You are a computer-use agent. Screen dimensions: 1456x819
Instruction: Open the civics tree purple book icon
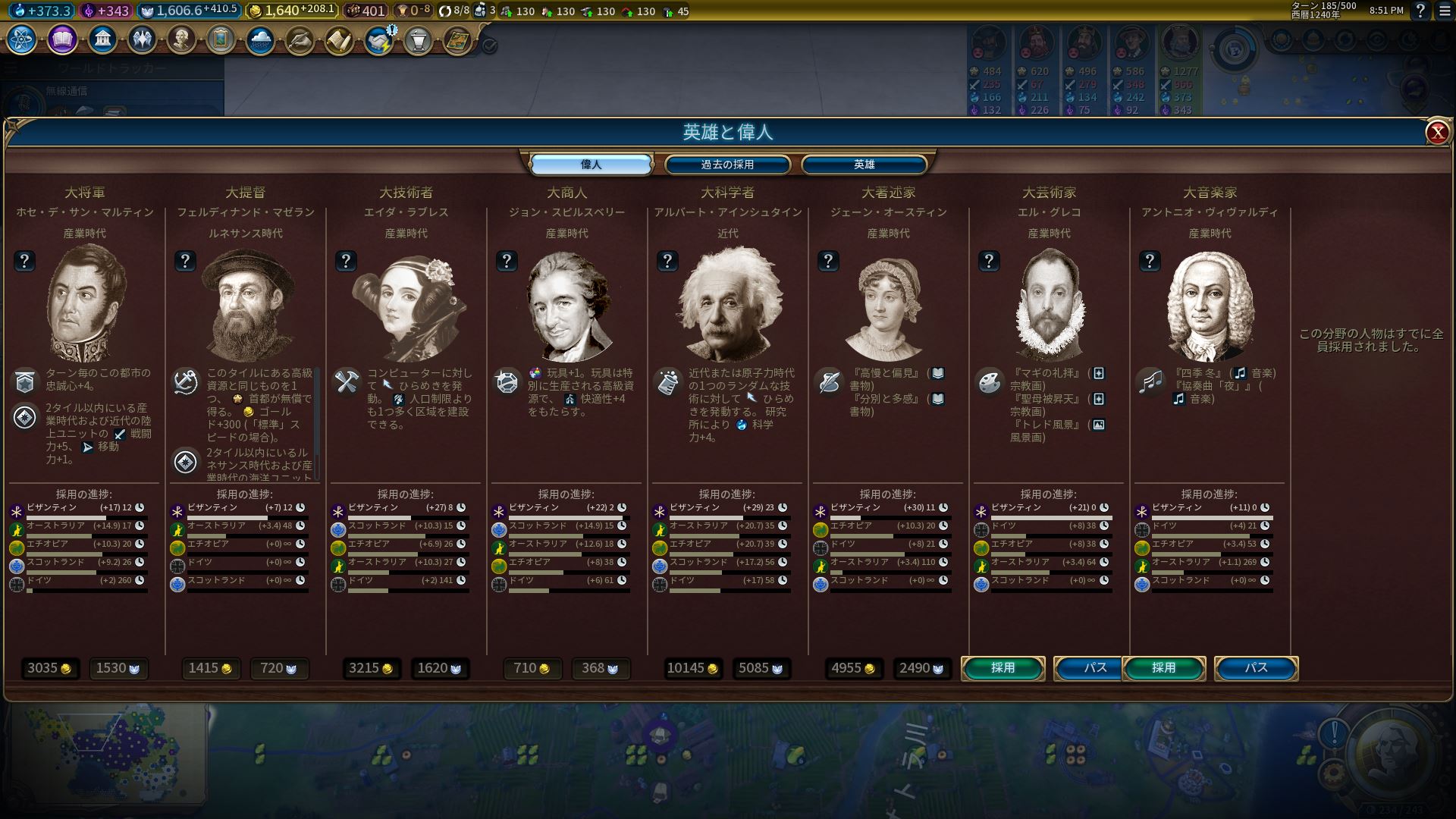click(62, 39)
